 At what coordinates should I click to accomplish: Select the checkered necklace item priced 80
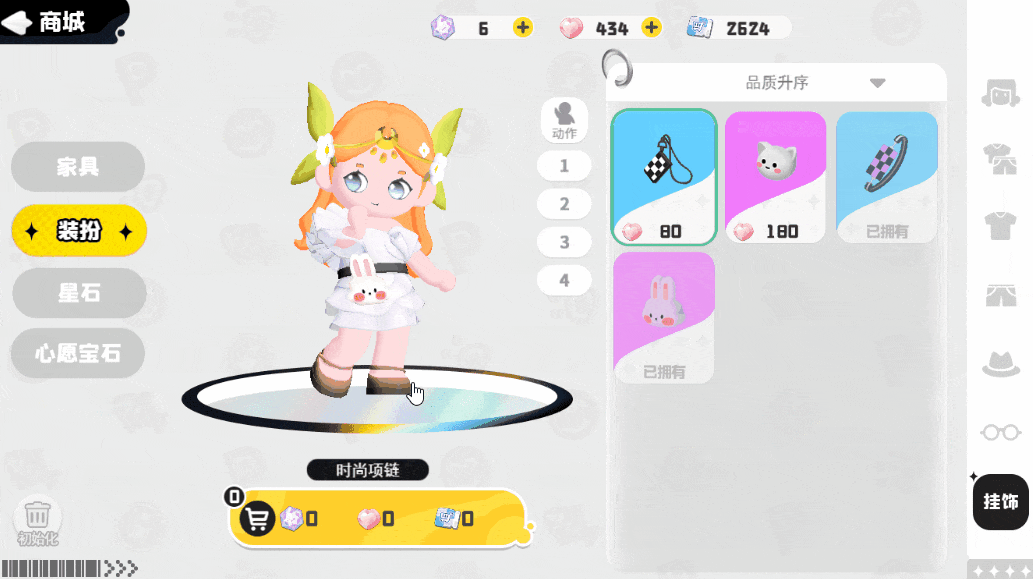(664, 177)
